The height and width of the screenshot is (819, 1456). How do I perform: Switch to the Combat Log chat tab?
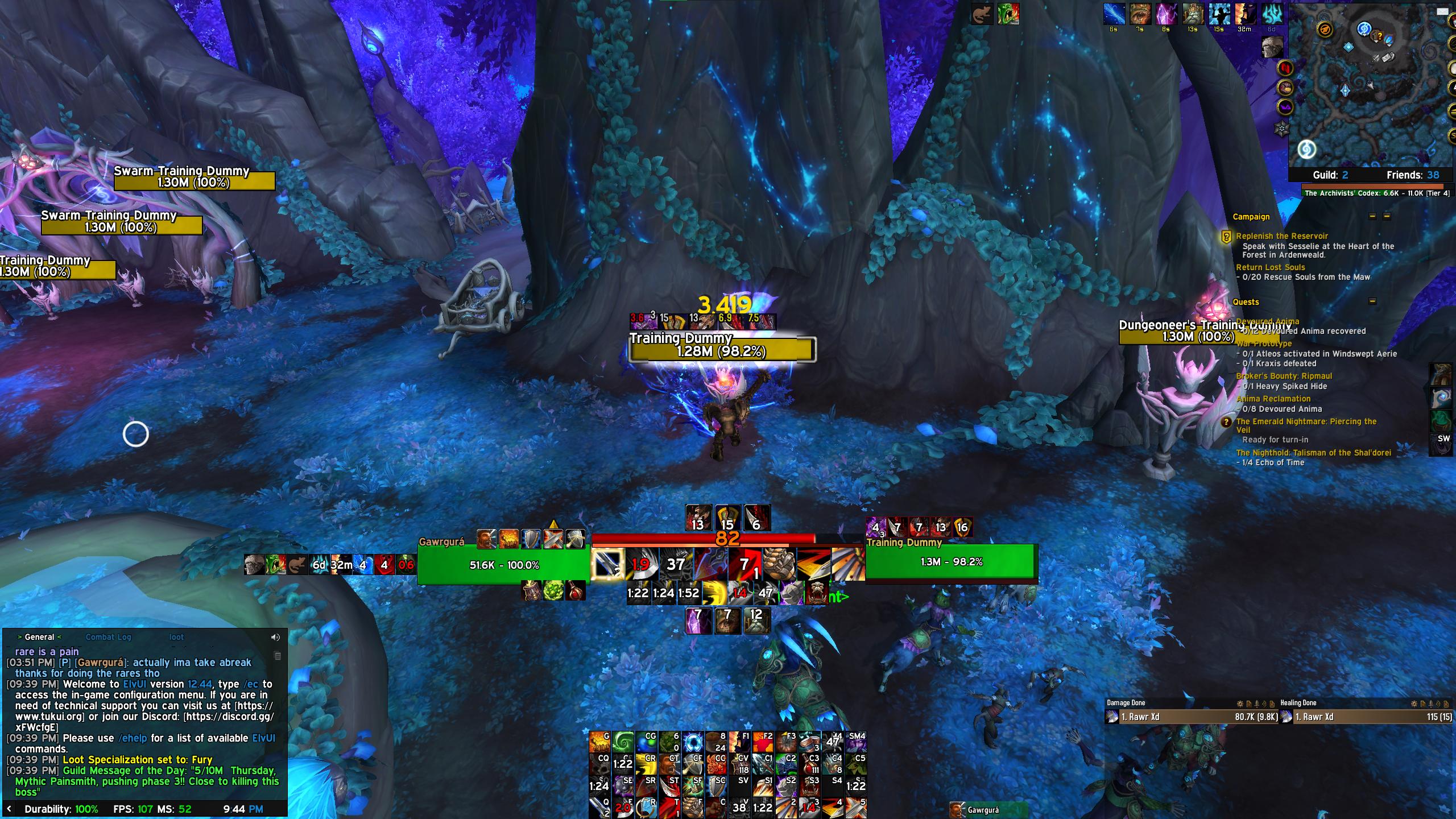pos(108,637)
